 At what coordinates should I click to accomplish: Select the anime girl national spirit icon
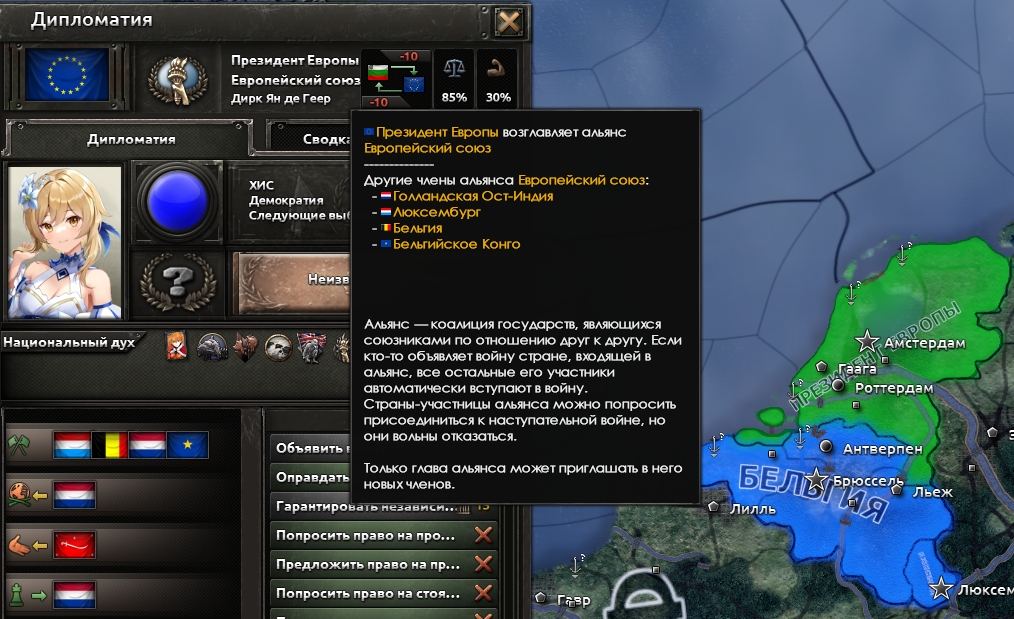(x=177, y=346)
